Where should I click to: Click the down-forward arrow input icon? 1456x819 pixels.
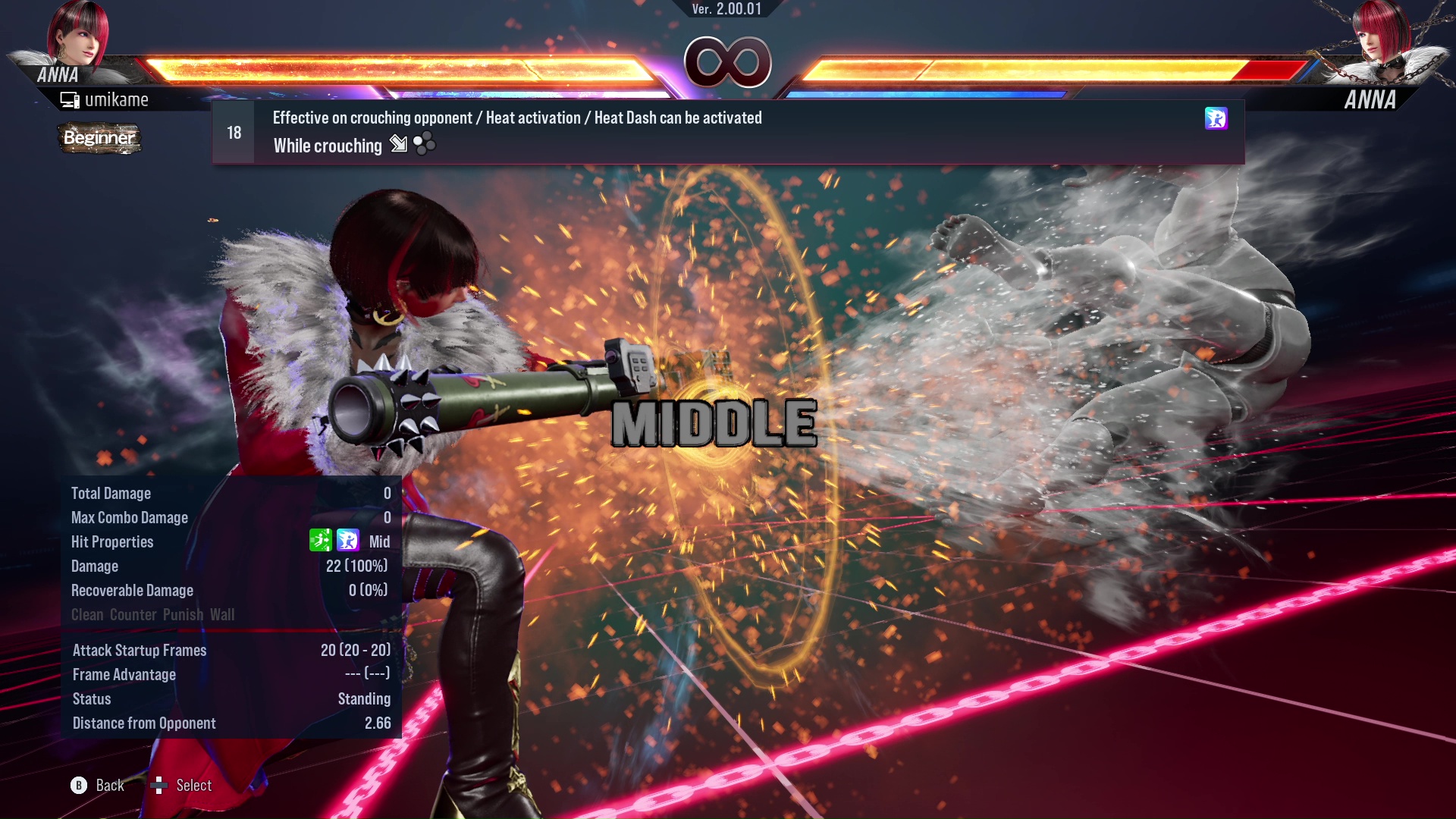tap(397, 145)
